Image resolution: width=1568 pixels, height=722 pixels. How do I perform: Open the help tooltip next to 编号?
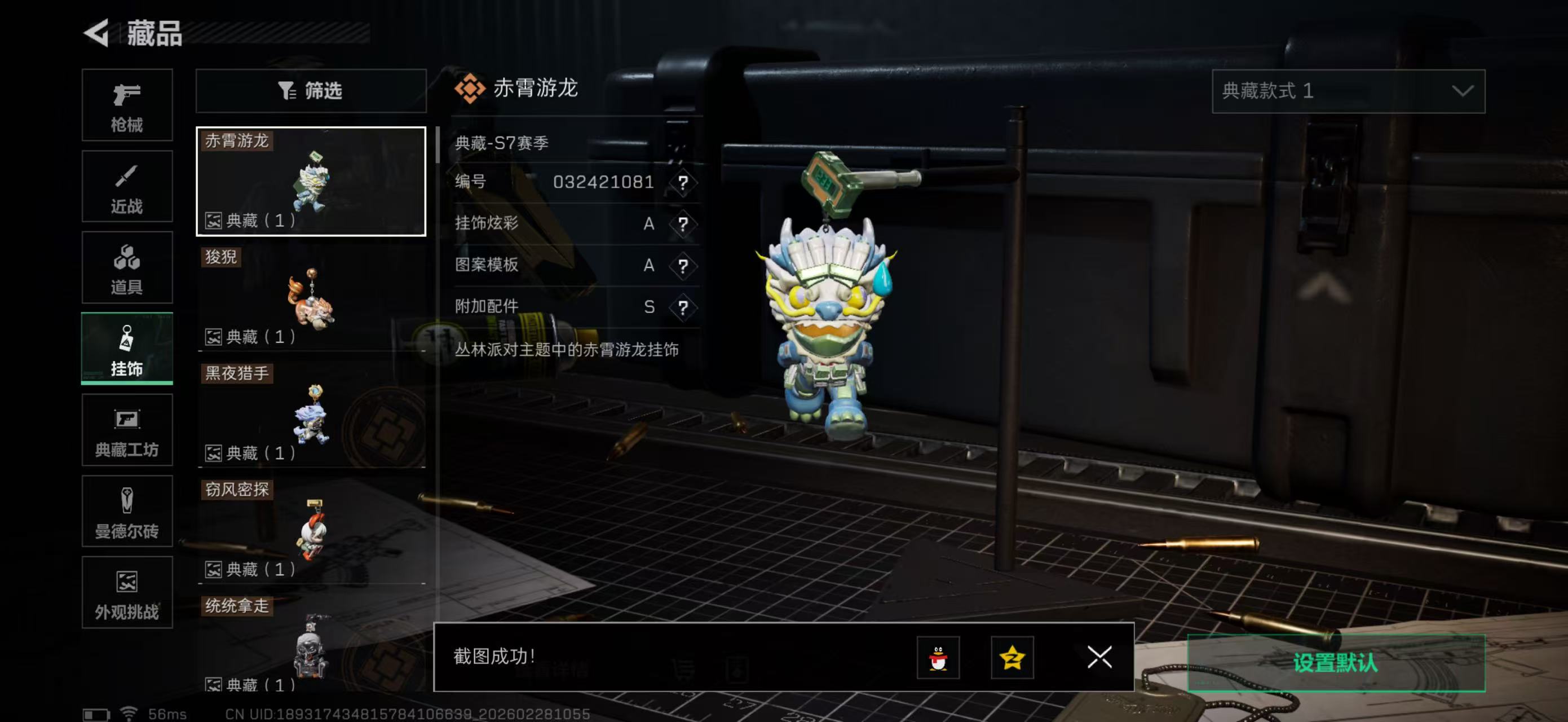click(x=684, y=183)
